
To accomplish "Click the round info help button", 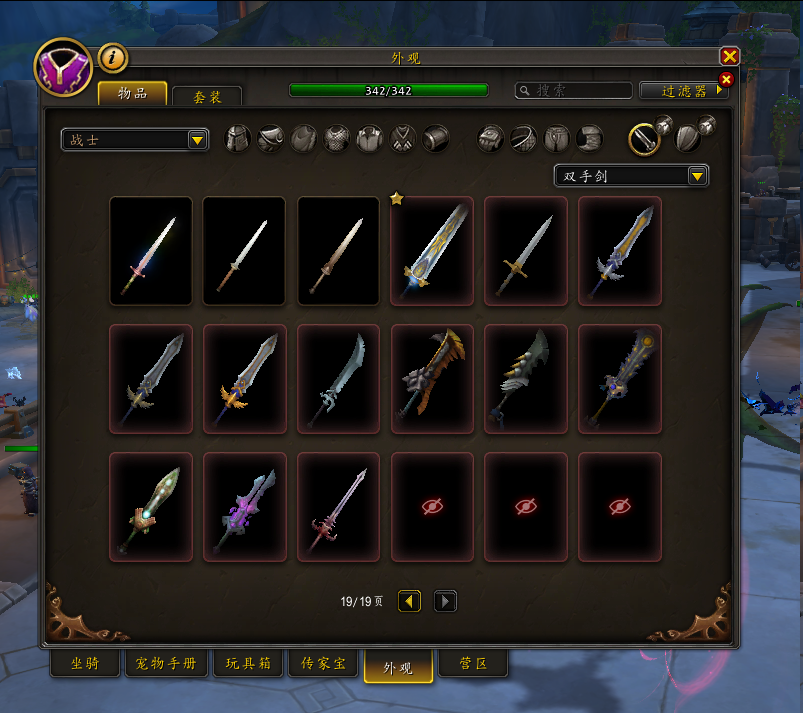I will tap(113, 58).
